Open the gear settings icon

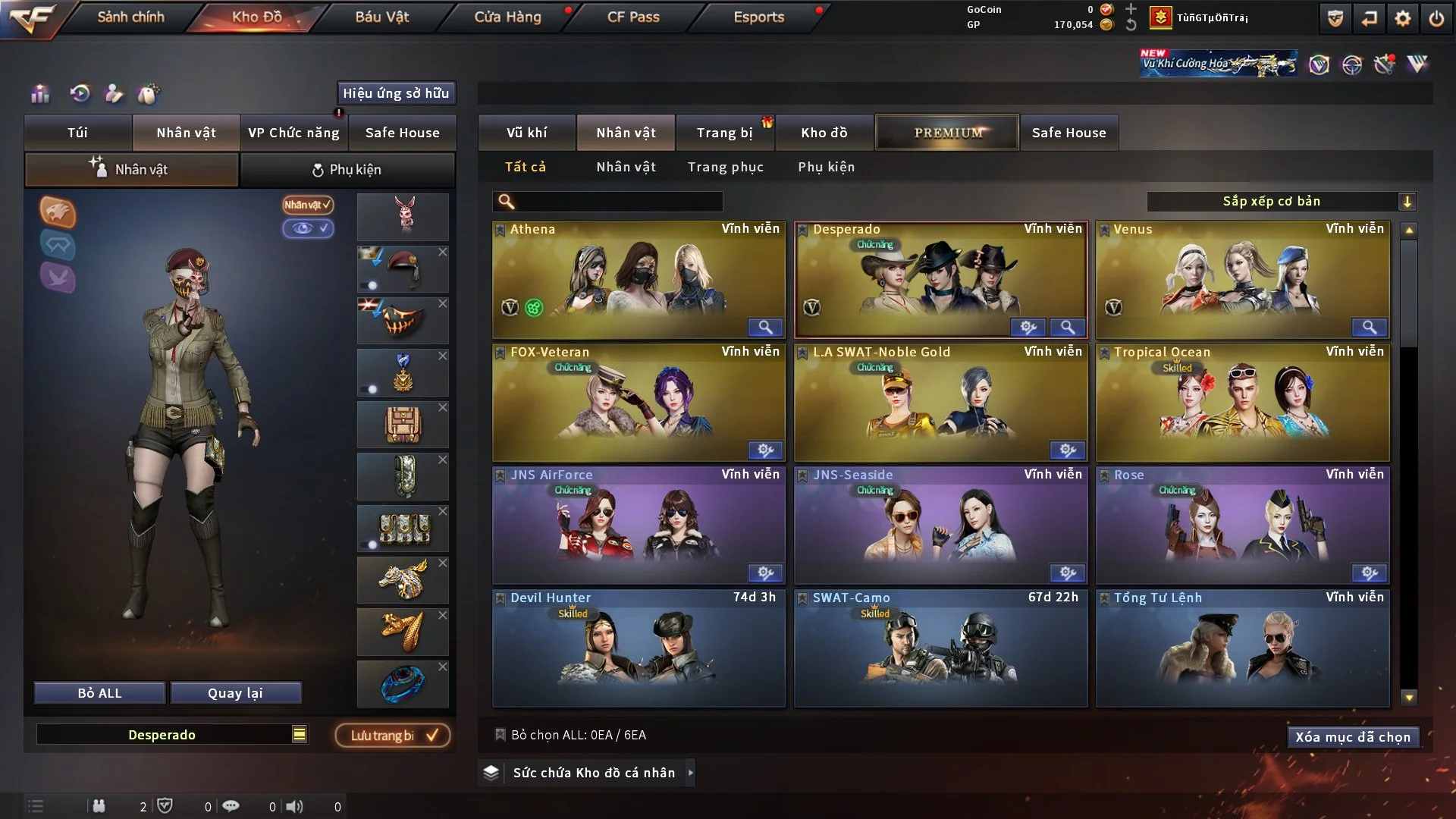[x=1403, y=18]
